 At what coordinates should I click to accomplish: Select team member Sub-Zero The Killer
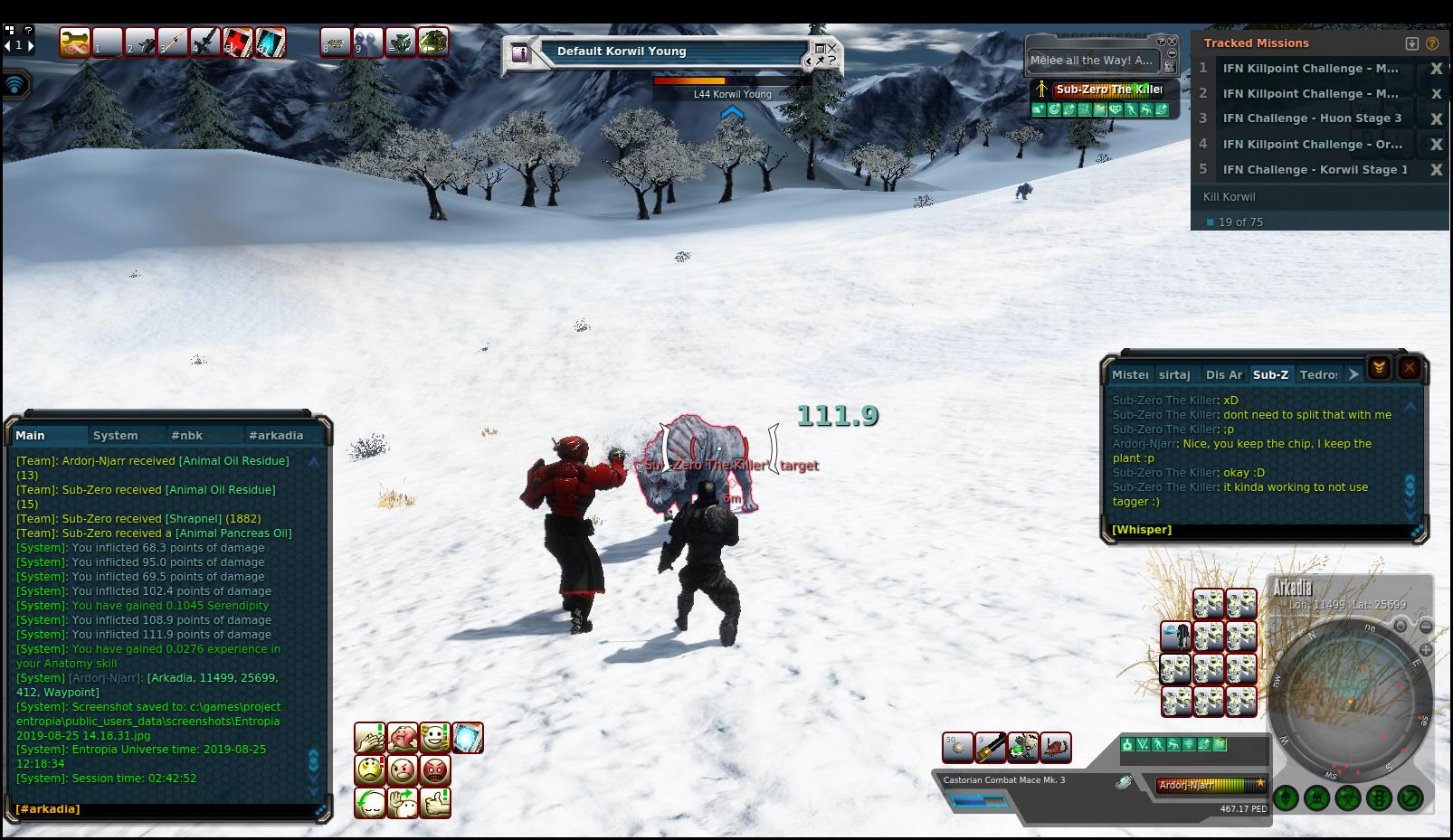1108,90
